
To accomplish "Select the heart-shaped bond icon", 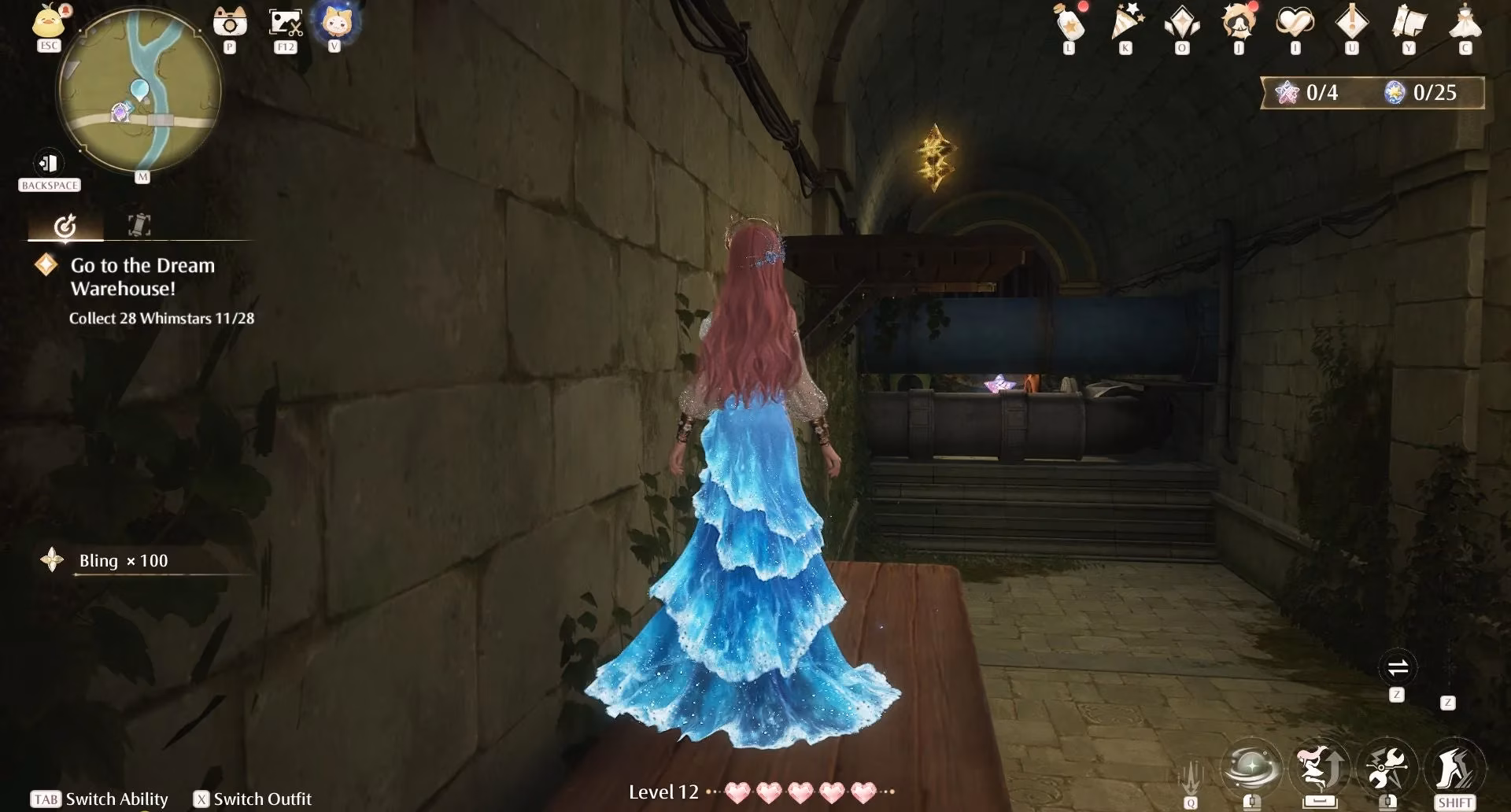I will [x=1295, y=24].
